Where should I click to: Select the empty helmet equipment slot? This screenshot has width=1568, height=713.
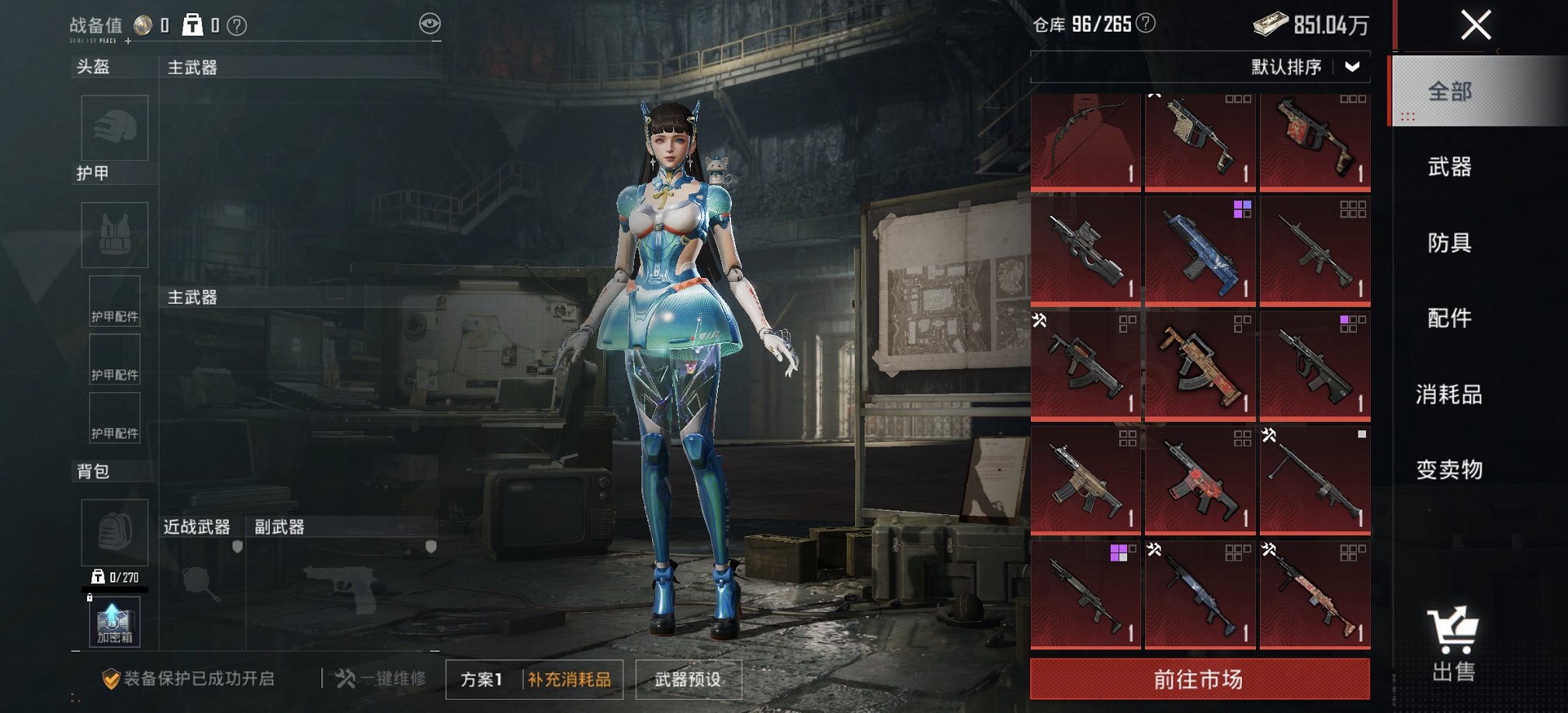(x=115, y=128)
